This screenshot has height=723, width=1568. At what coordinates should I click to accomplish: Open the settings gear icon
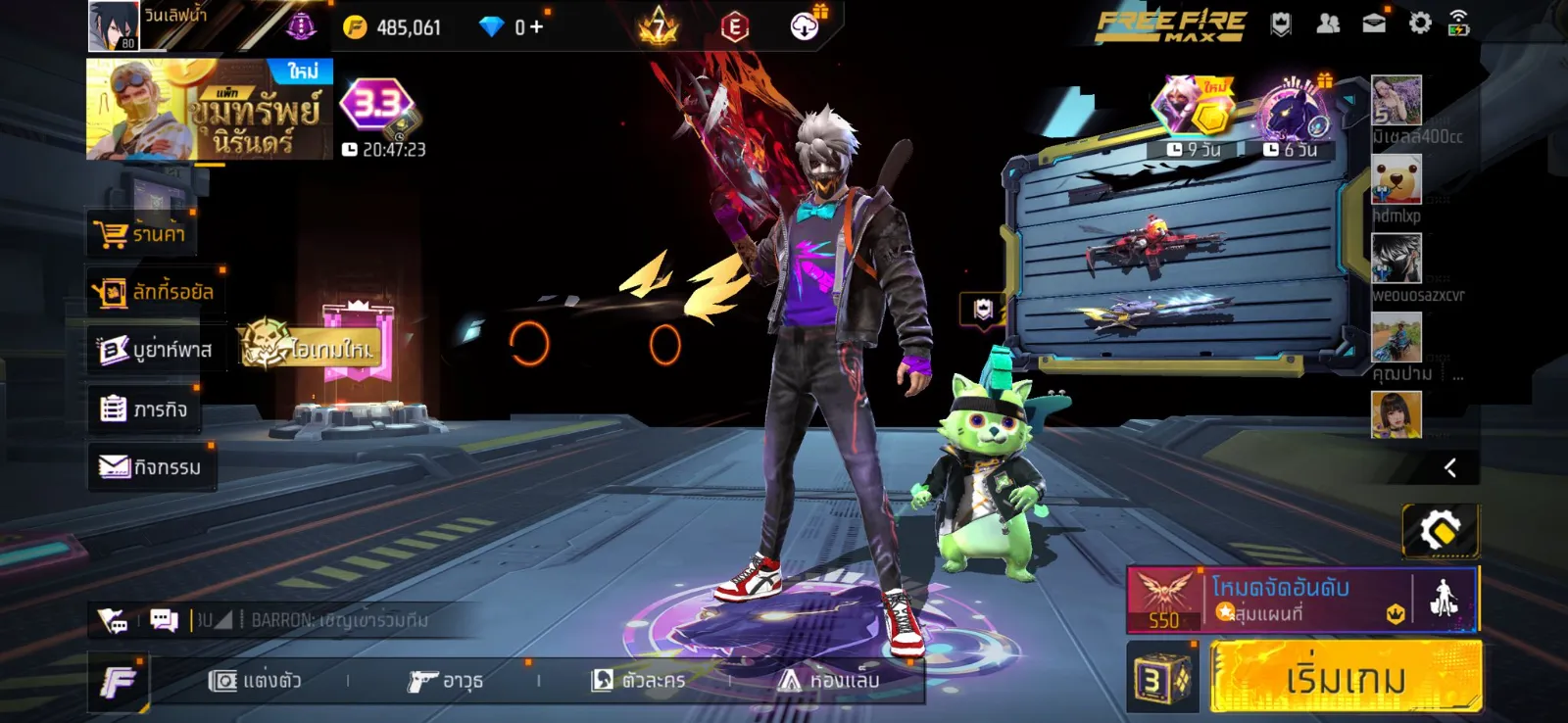pos(1420,24)
